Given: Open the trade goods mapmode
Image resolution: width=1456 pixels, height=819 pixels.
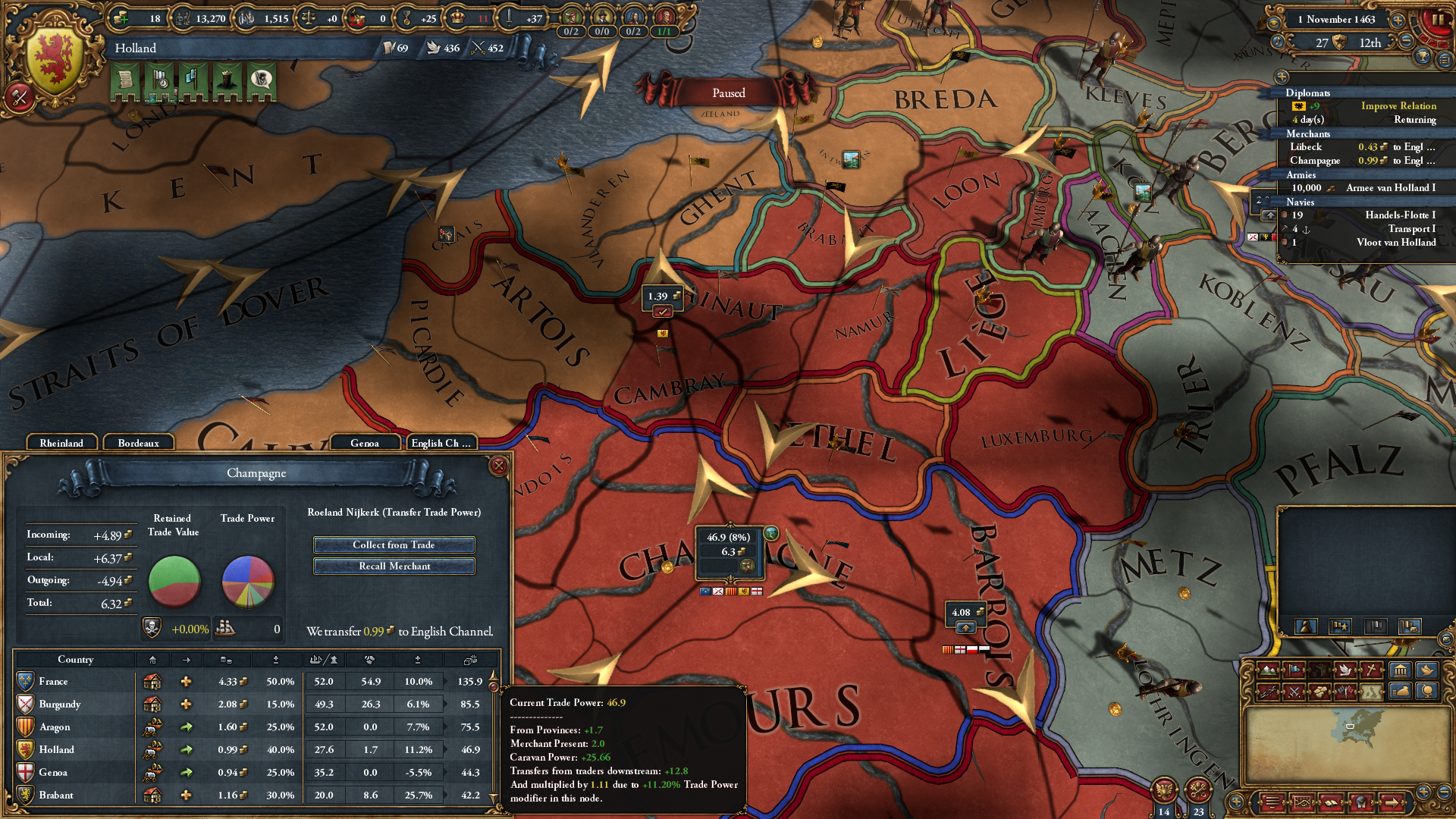Looking at the screenshot, I should click(x=1320, y=668).
